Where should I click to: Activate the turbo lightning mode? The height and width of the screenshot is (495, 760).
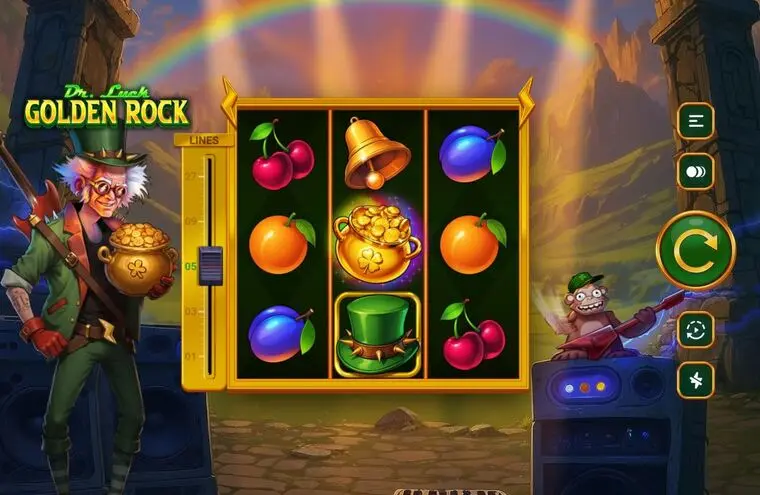(695, 380)
